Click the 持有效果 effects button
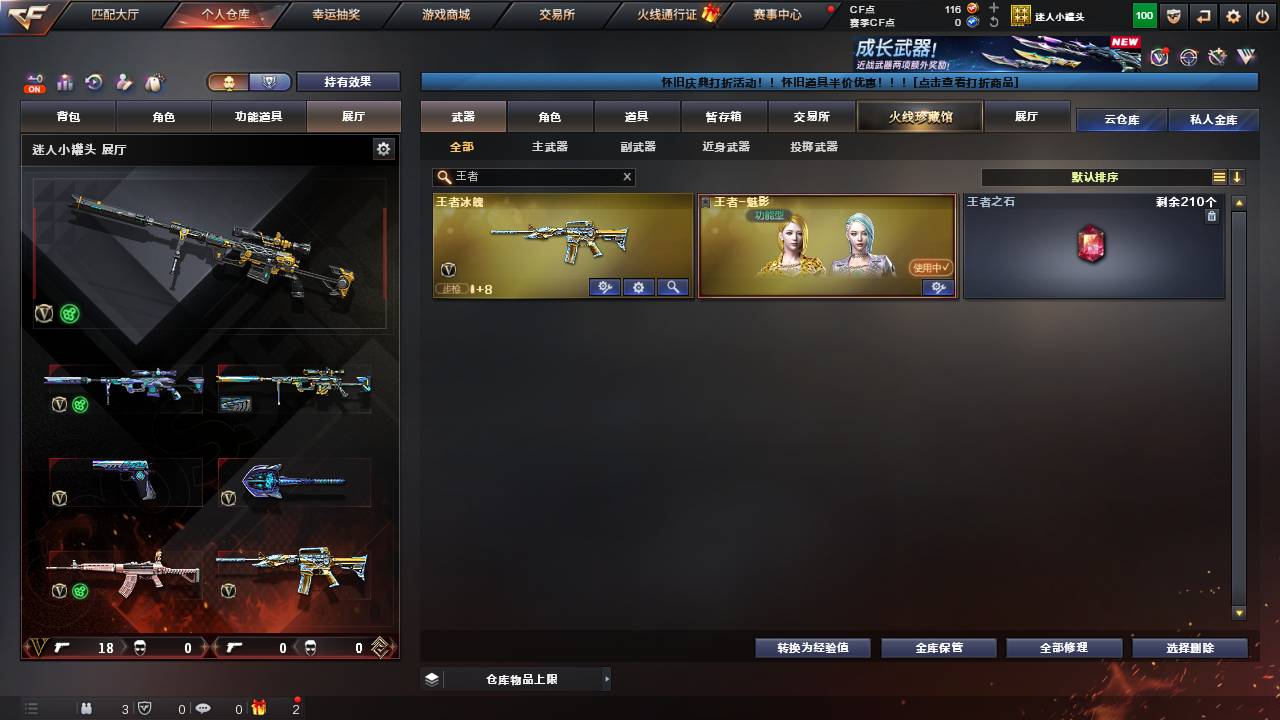Viewport: 1280px width, 720px height. click(348, 82)
